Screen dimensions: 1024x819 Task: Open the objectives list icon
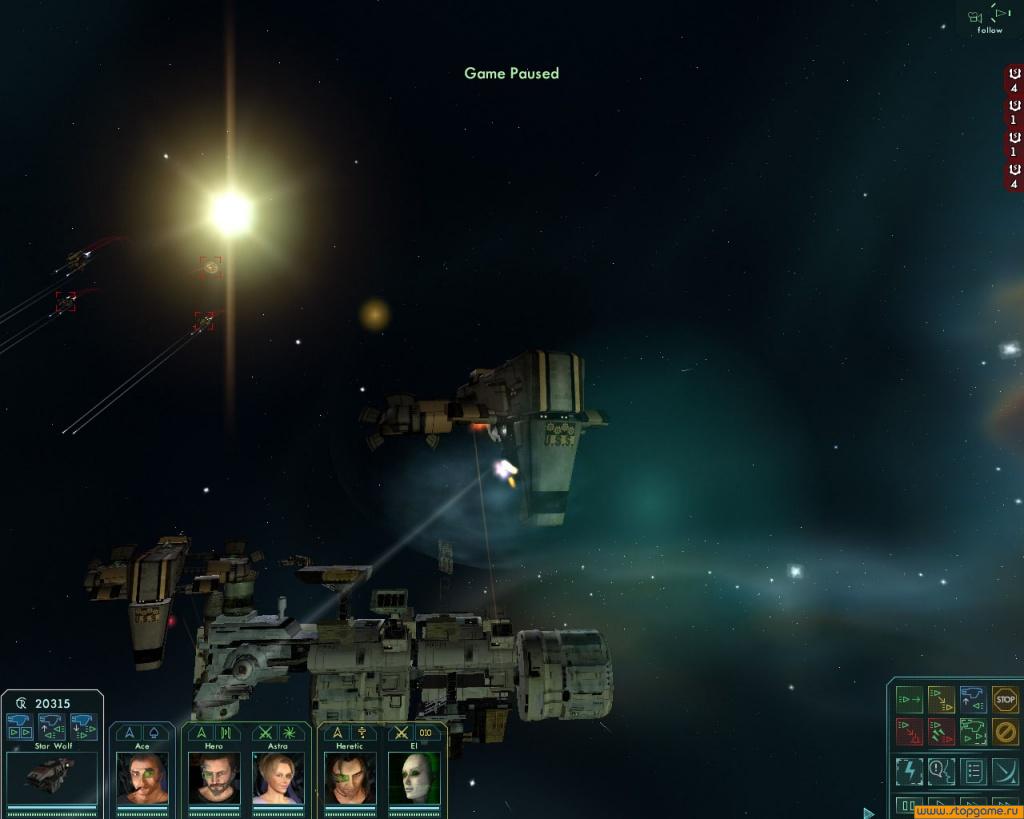[973, 771]
